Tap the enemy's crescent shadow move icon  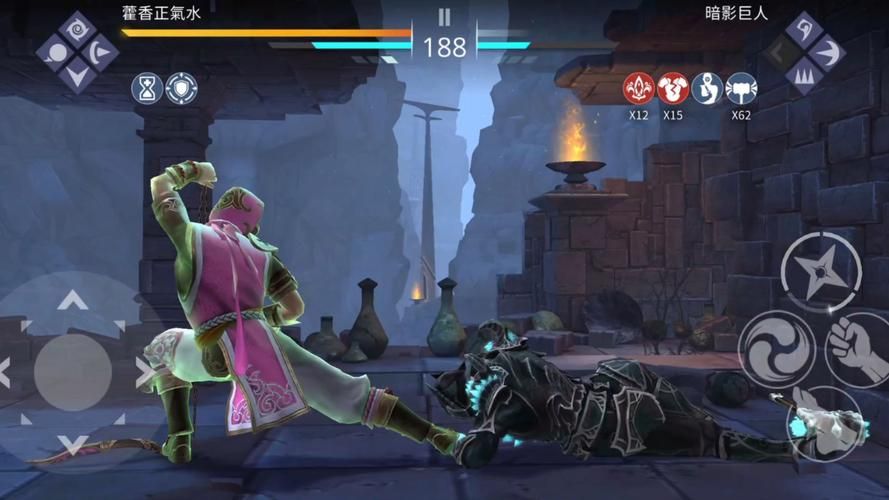827,50
